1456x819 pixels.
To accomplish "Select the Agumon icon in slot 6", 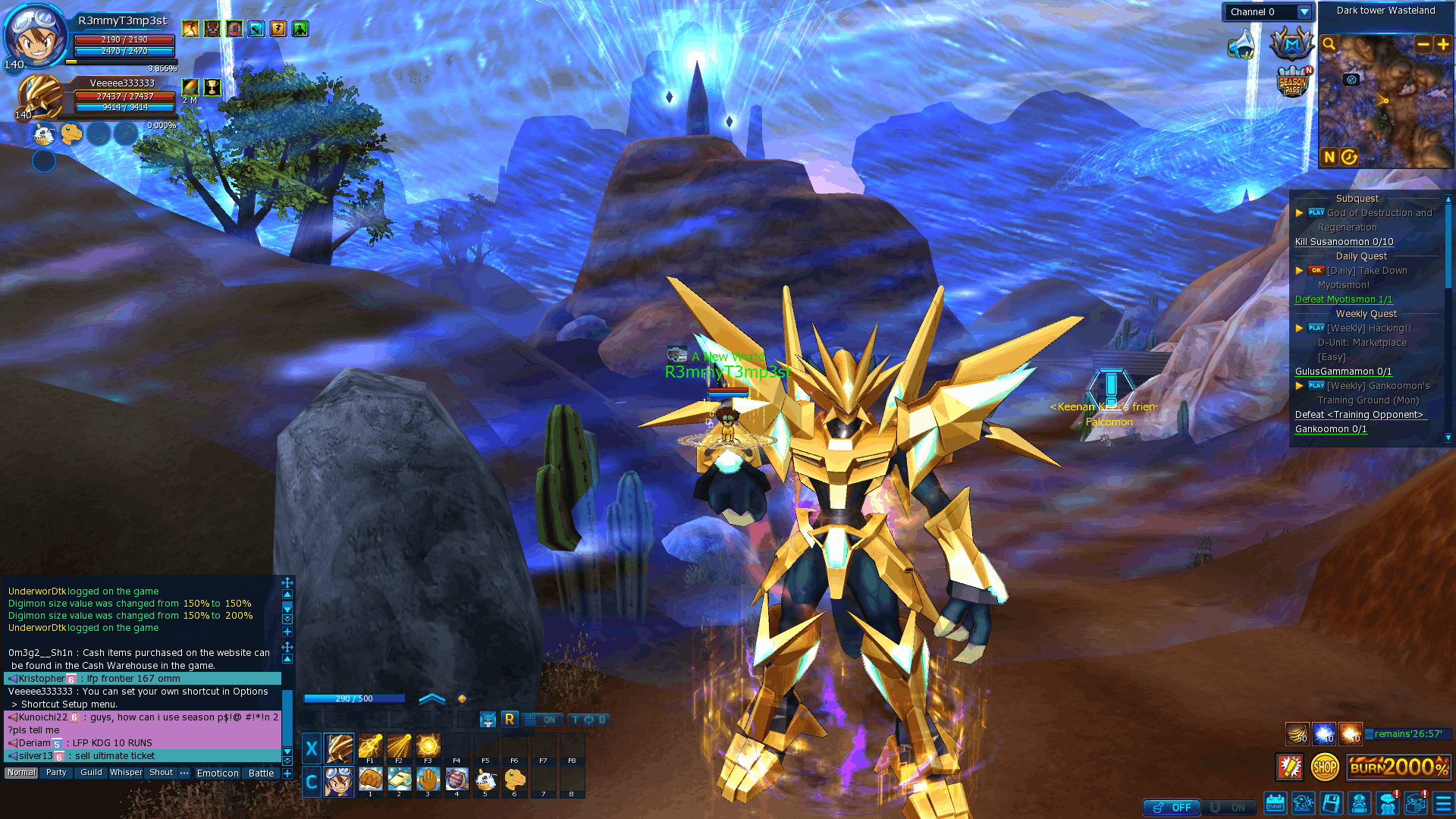I will click(515, 780).
